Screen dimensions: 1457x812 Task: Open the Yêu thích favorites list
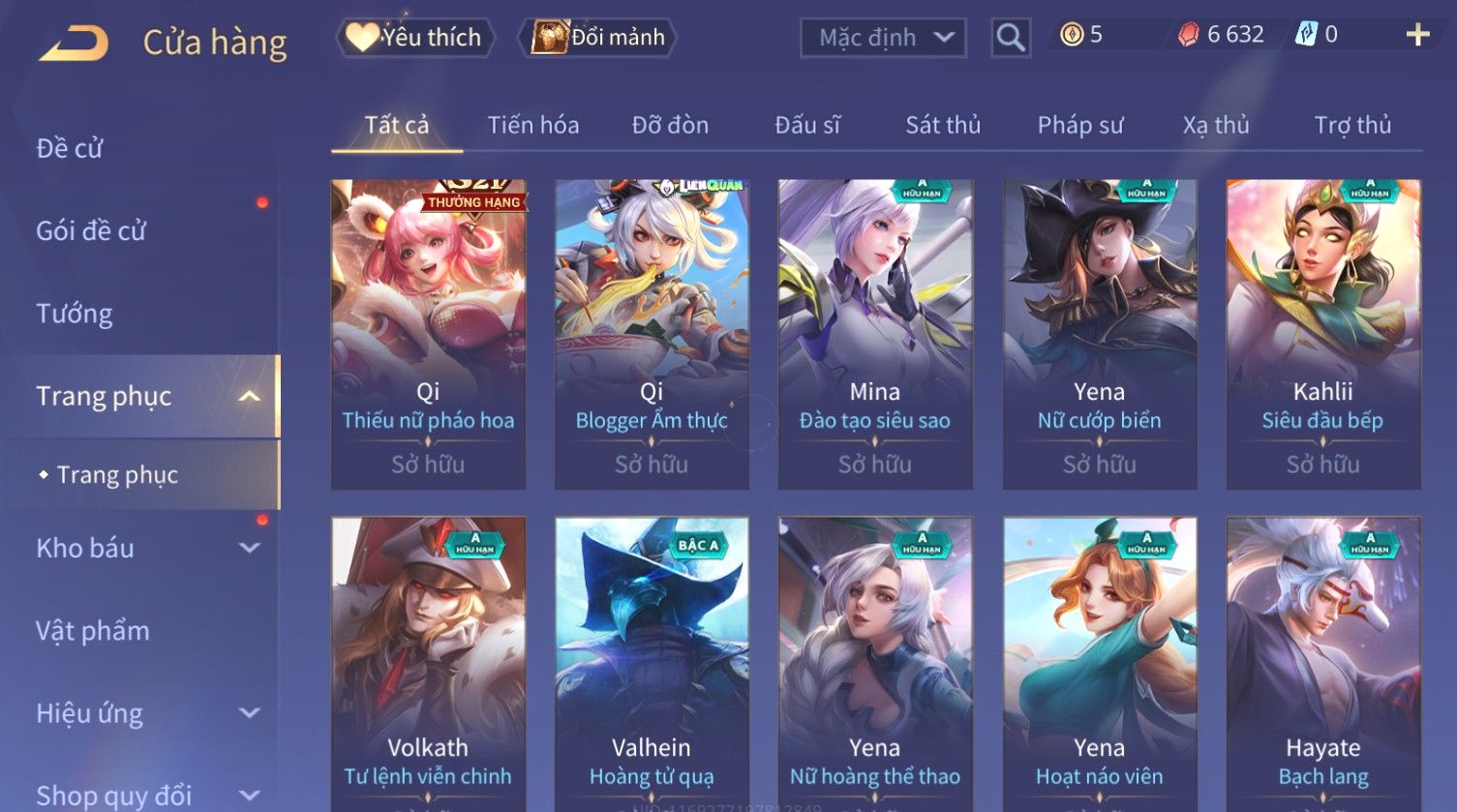click(x=415, y=38)
